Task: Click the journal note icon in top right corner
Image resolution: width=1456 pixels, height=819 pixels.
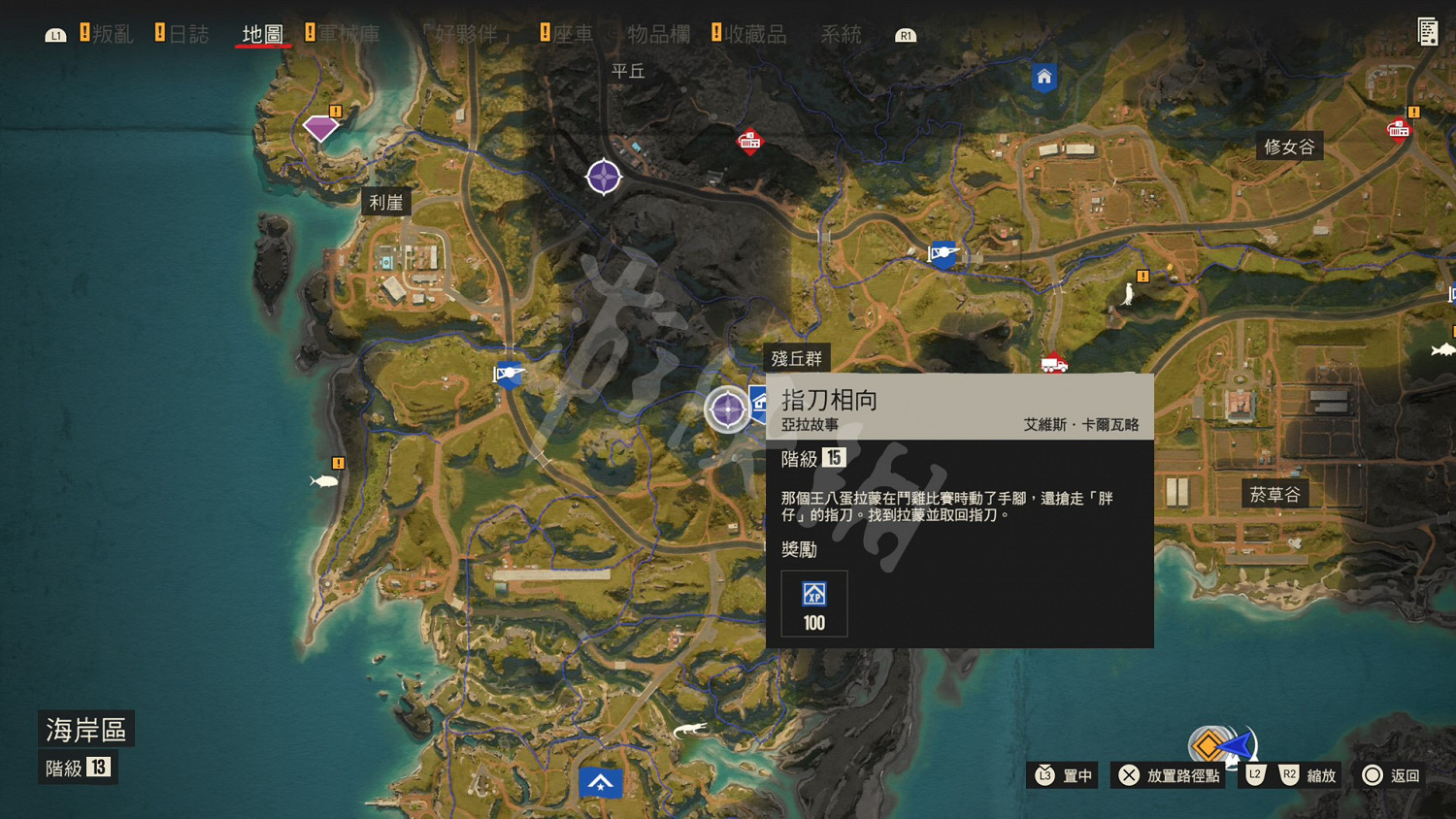Action: coord(1429,31)
